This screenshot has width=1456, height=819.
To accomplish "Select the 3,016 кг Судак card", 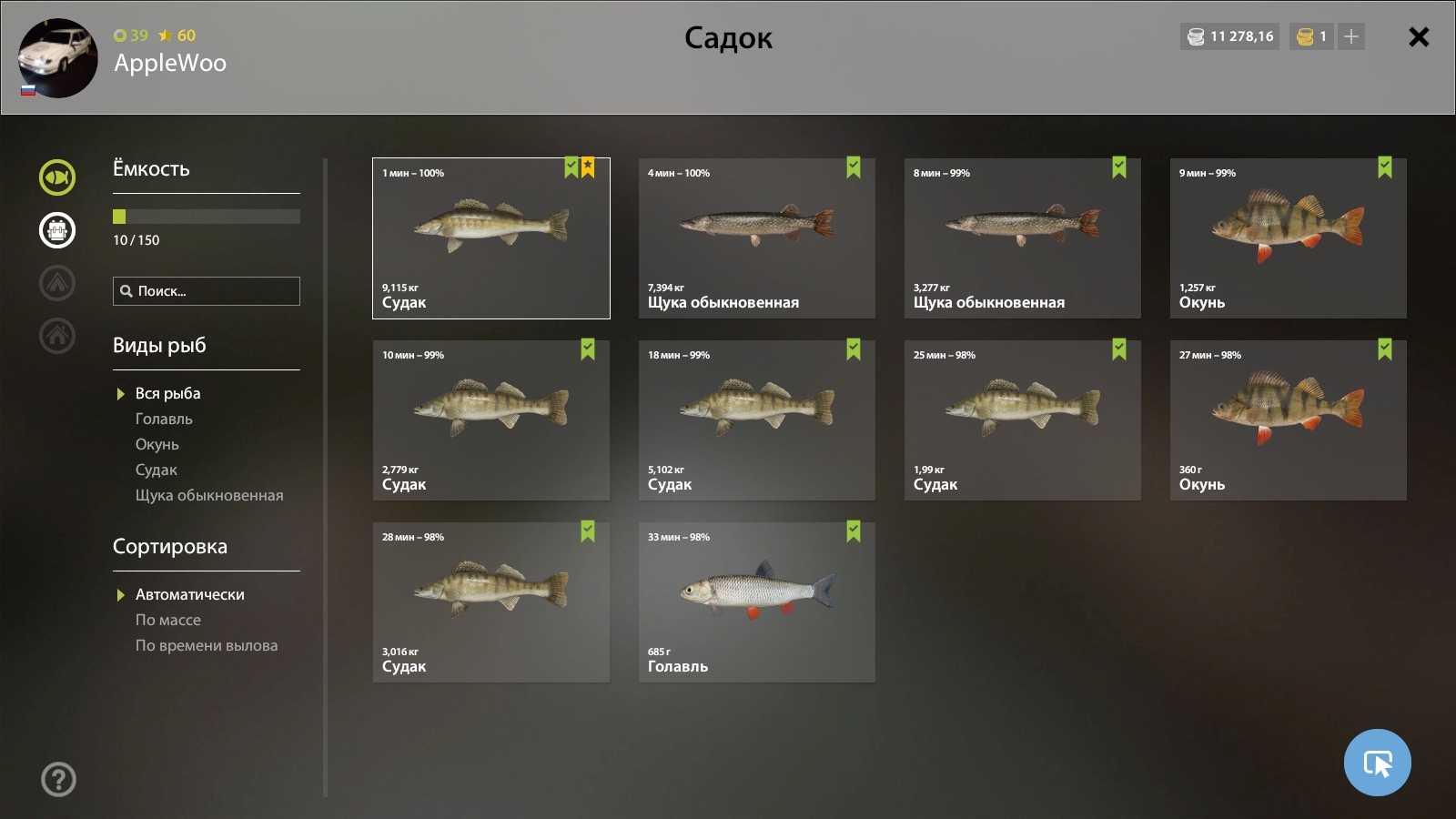I will click(x=490, y=602).
